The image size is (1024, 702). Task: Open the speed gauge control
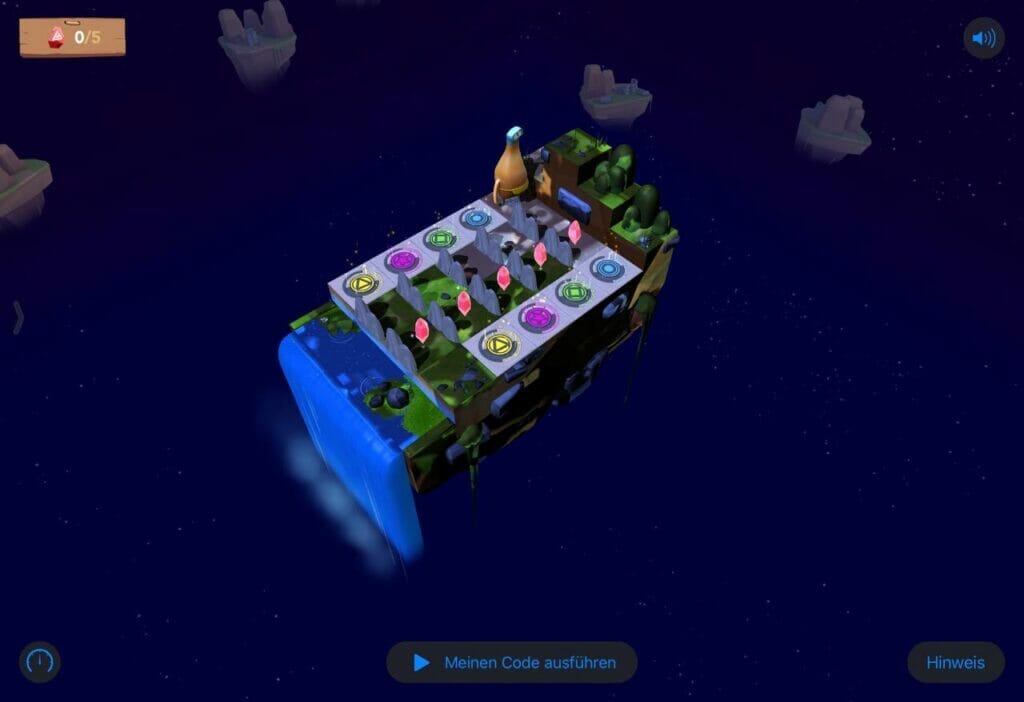coord(40,662)
